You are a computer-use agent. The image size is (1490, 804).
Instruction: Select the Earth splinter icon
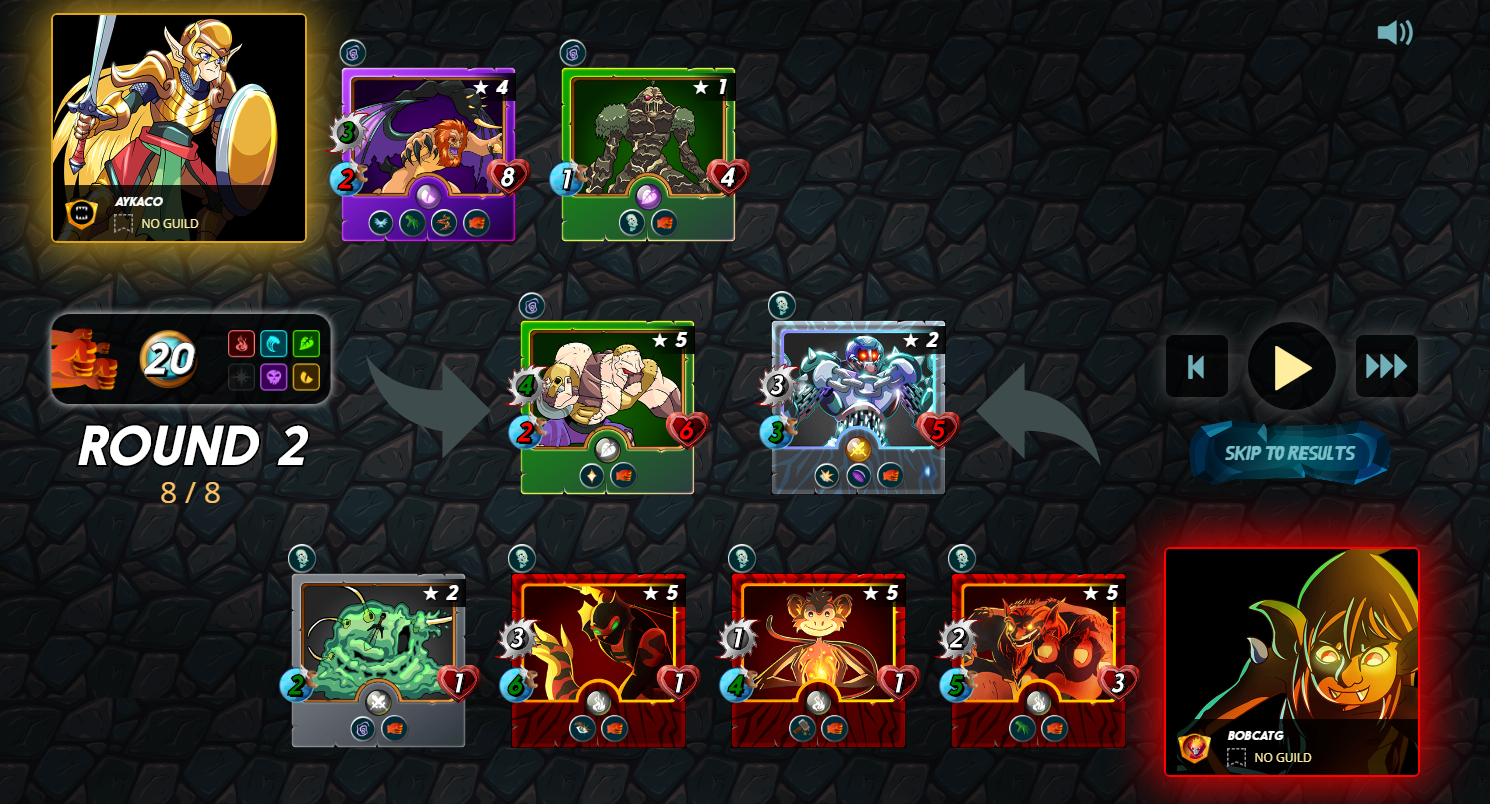[306, 343]
